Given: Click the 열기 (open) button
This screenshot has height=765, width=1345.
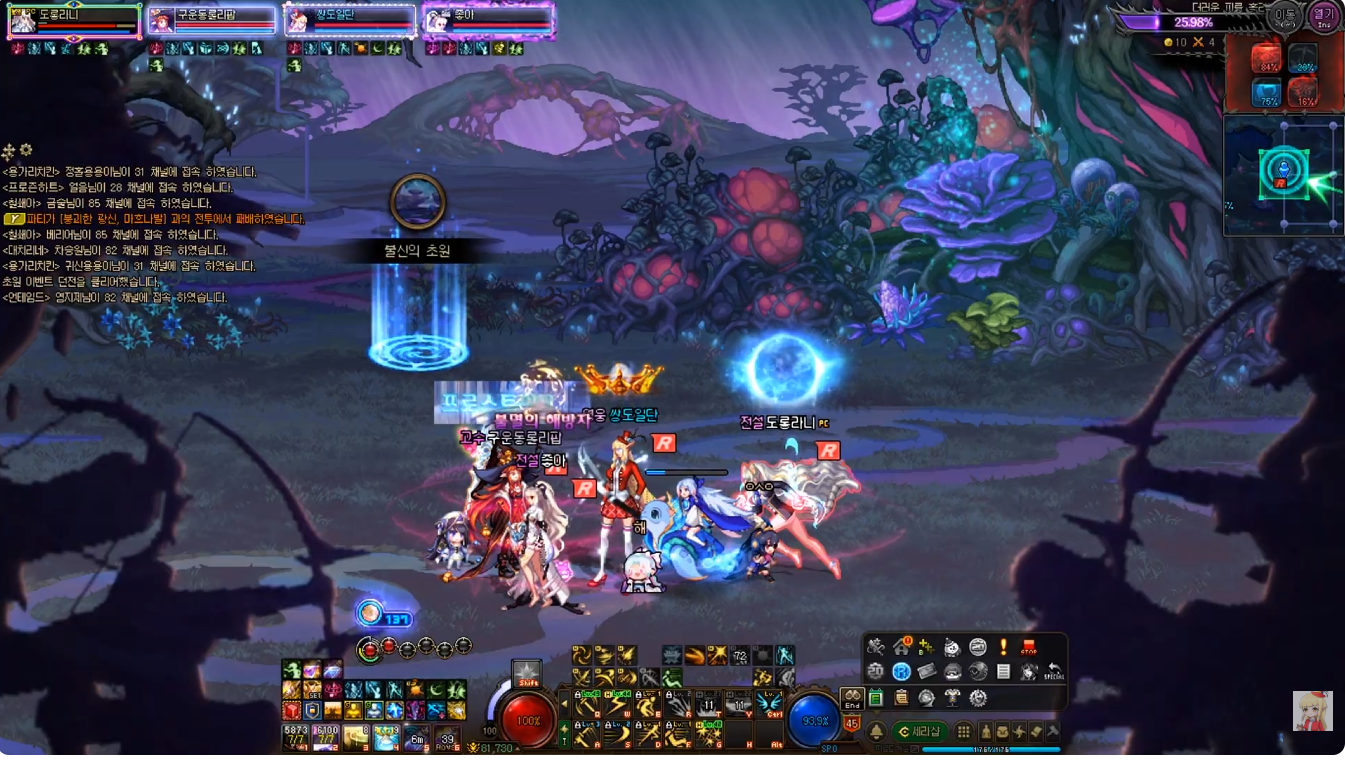Looking at the screenshot, I should point(1323,17).
